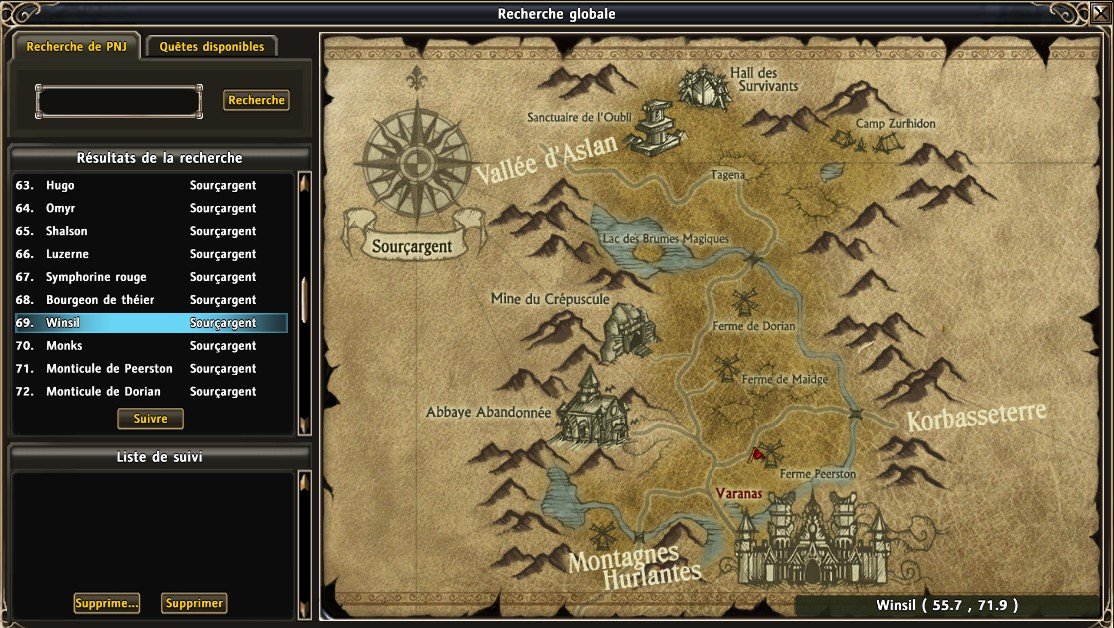
Task: Focus the NPC search text field
Action: point(118,101)
